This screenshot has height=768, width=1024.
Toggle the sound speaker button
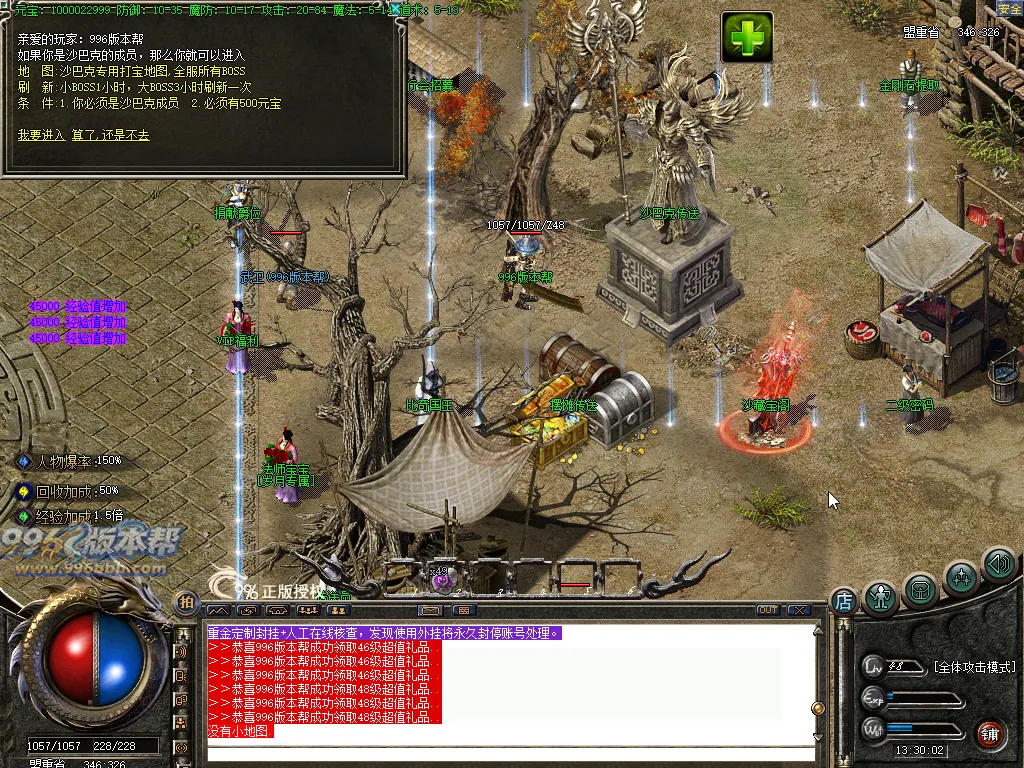(998, 564)
